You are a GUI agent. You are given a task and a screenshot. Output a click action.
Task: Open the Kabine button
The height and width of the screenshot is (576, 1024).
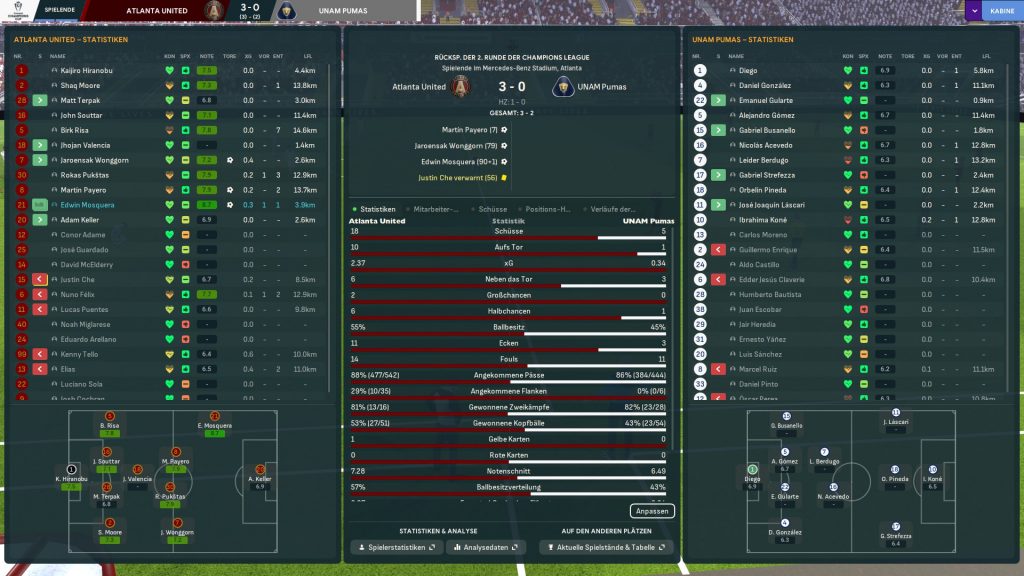pos(1000,11)
